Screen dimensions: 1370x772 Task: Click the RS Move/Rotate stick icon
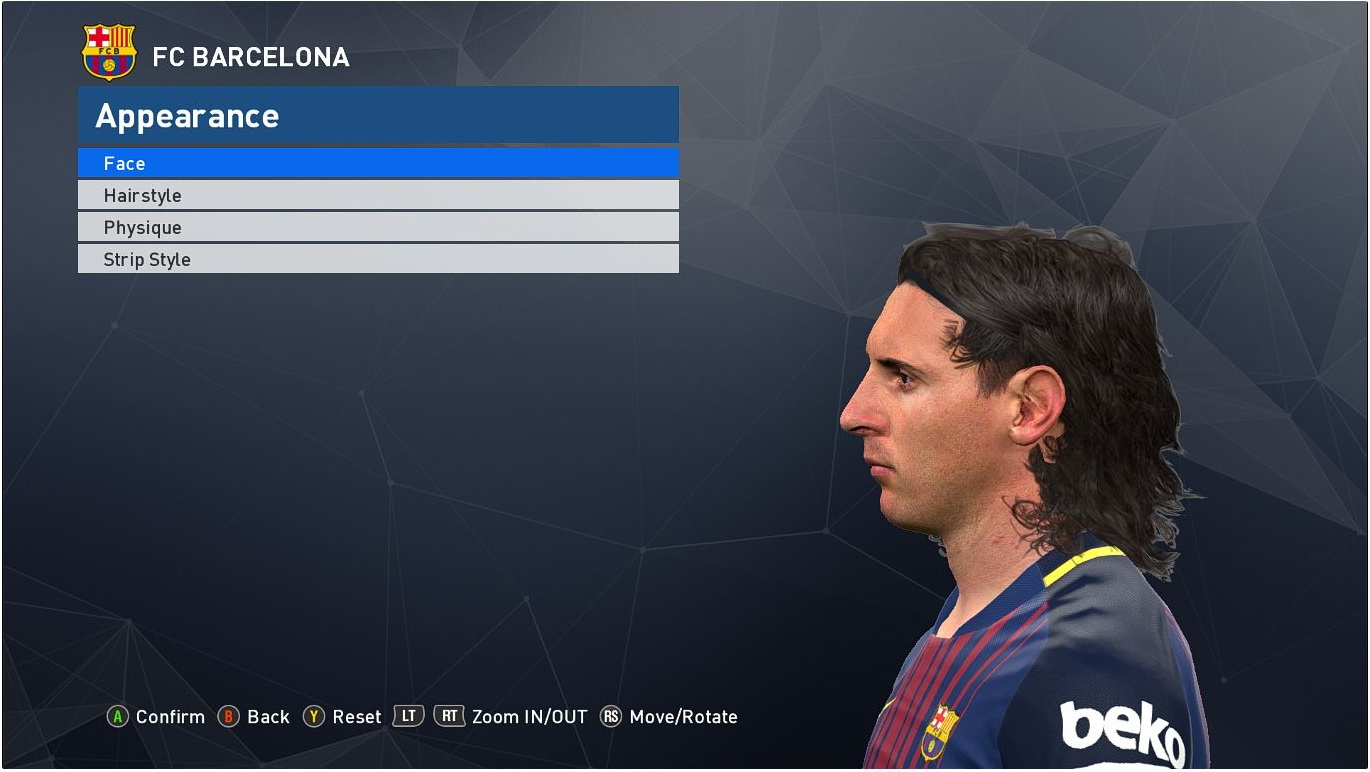point(611,716)
